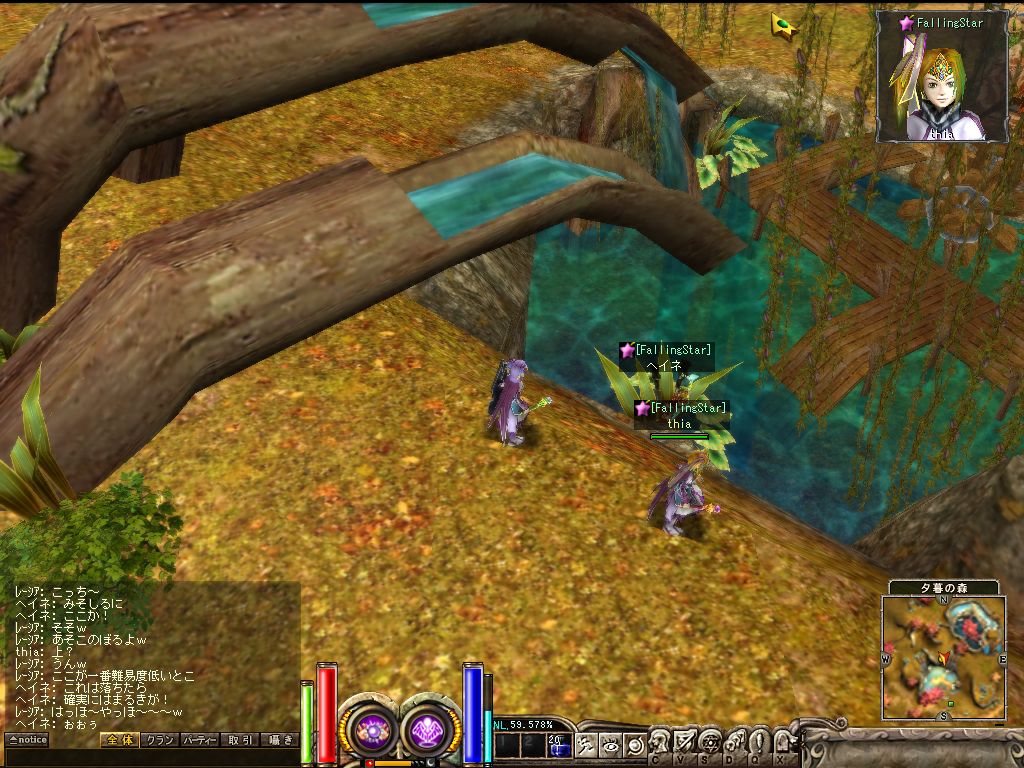Click the eye icon button
This screenshot has width=1024, height=768.
pos(610,745)
